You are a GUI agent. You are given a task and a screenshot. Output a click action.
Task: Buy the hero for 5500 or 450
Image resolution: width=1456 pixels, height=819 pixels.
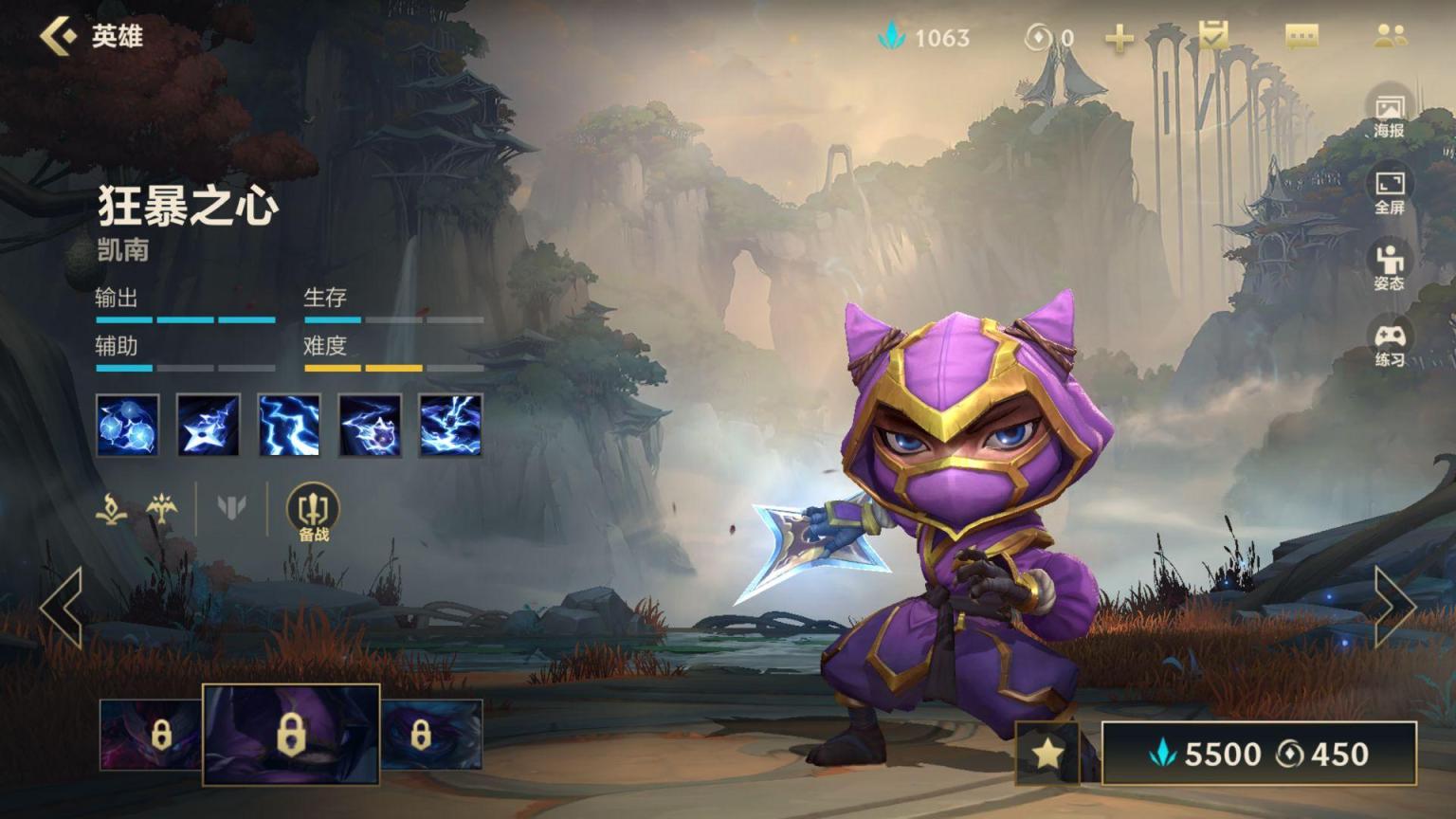pyautogui.click(x=1259, y=754)
